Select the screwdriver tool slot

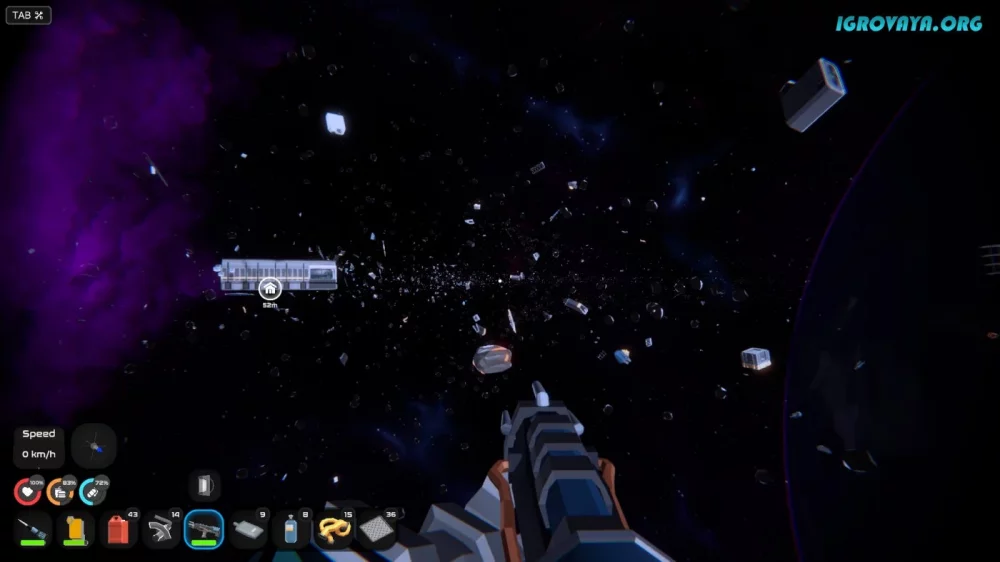click(x=33, y=529)
